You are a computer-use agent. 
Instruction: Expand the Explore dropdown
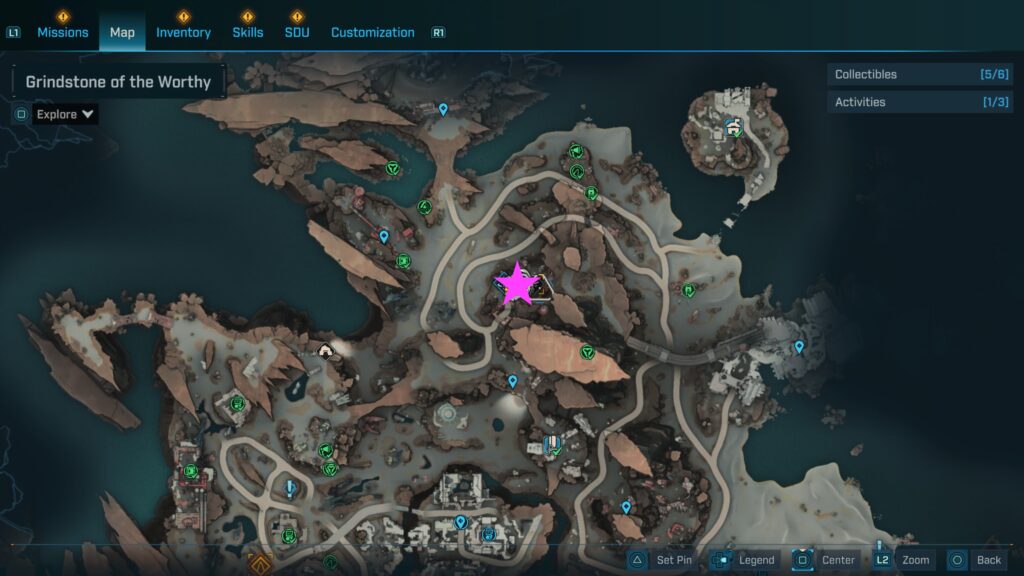pos(66,114)
